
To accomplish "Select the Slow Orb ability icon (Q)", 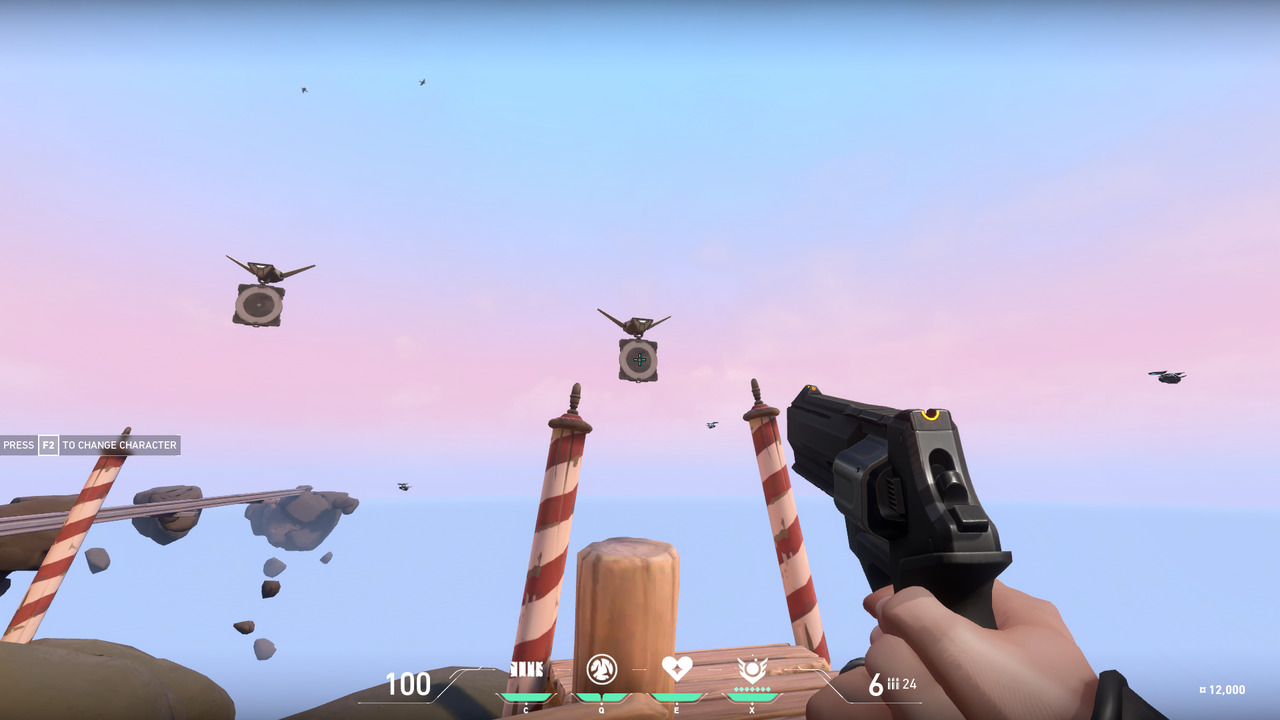I will (602, 668).
